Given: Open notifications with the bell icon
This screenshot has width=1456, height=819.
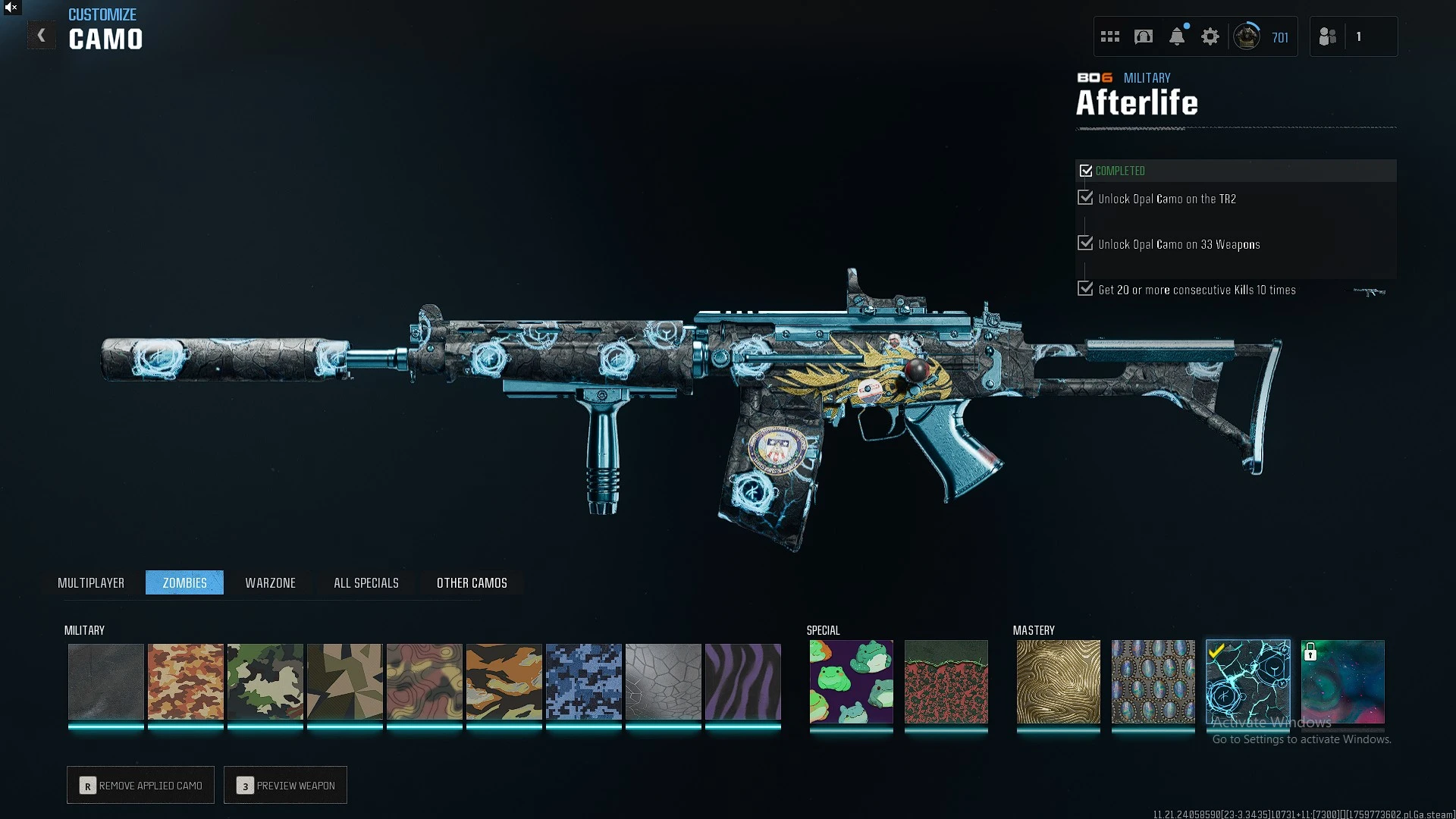Looking at the screenshot, I should (1177, 36).
